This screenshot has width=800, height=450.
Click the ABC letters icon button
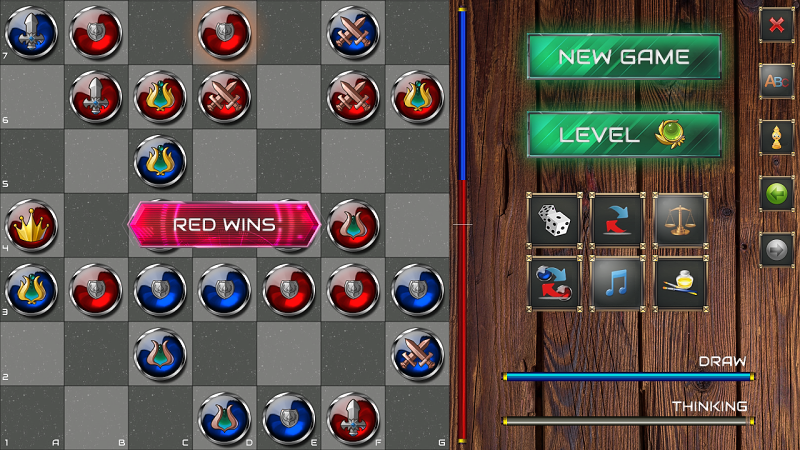(x=776, y=81)
